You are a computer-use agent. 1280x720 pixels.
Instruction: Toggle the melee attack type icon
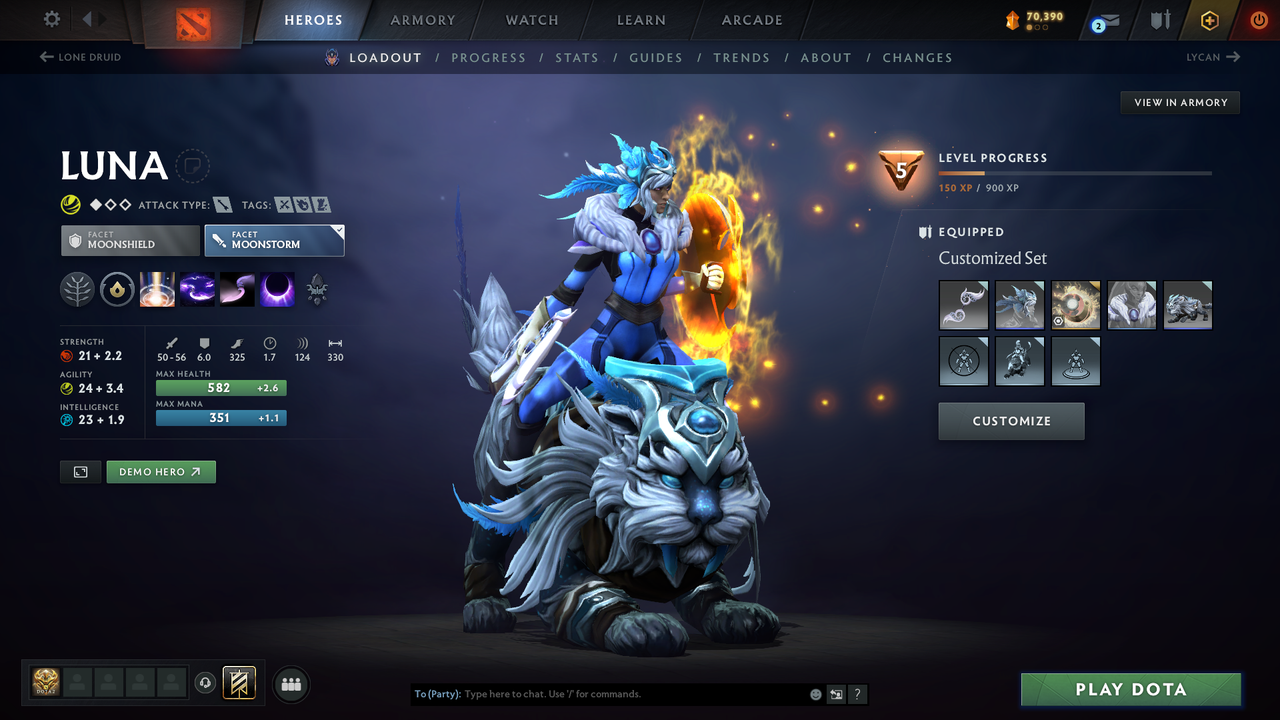(222, 204)
